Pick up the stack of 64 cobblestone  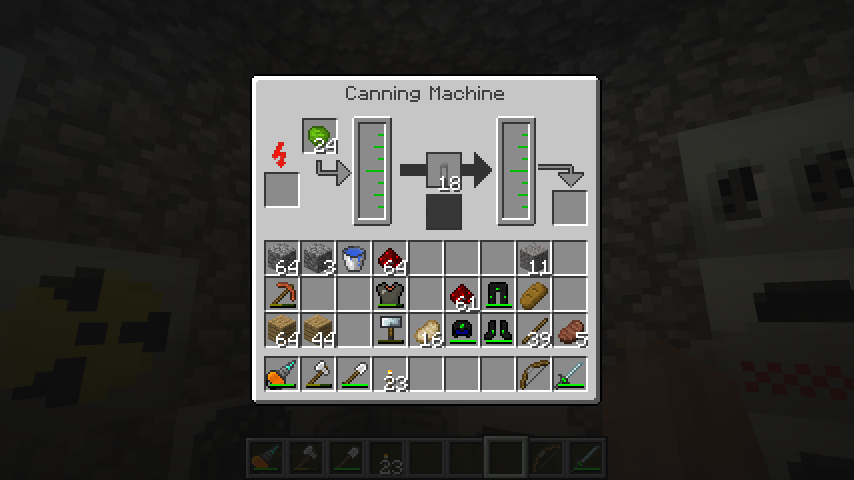283,259
